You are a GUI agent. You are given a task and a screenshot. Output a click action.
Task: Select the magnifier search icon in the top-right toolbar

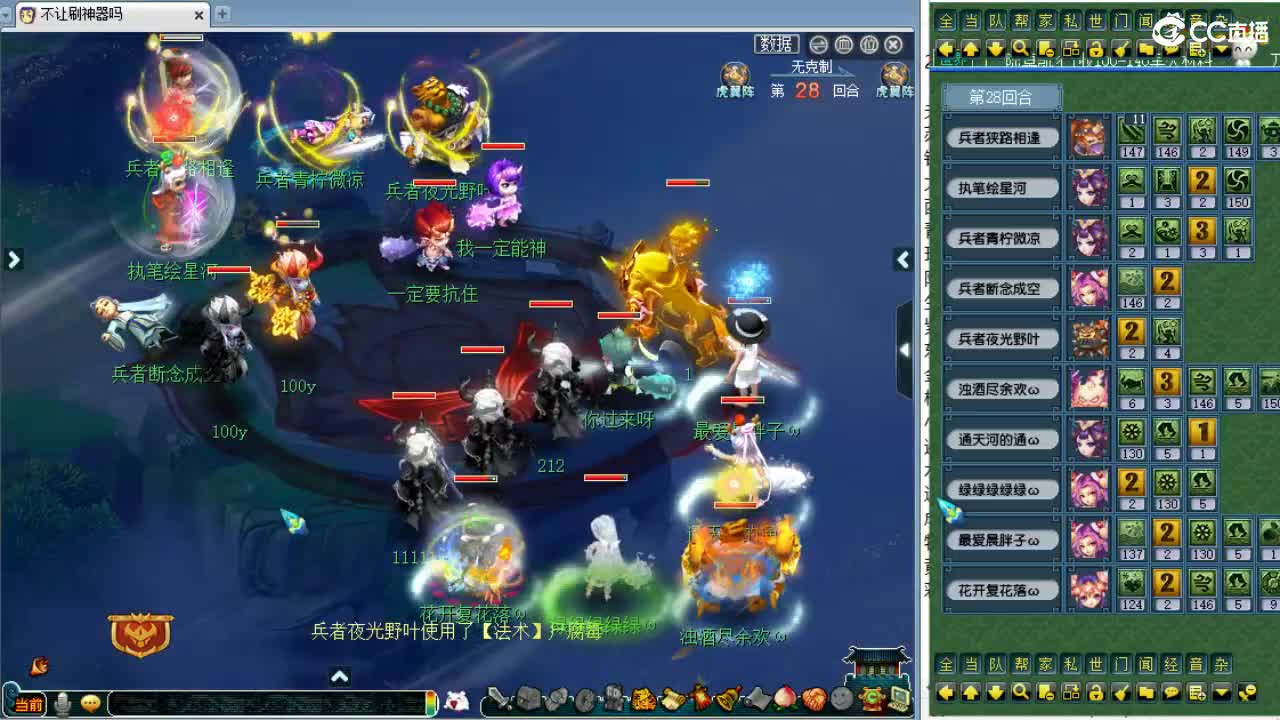[1021, 47]
